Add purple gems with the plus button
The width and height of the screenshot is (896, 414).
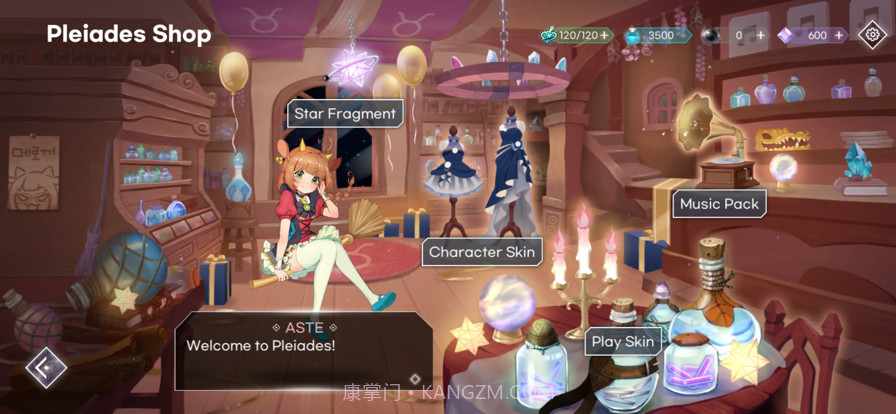[839, 35]
